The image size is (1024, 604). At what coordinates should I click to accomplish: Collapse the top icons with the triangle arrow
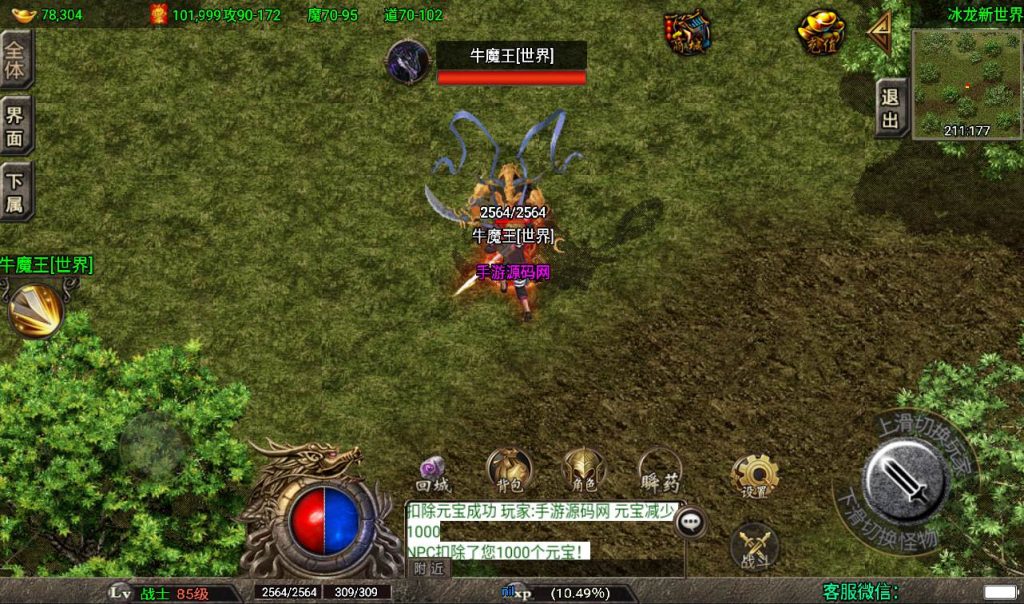pos(880,34)
